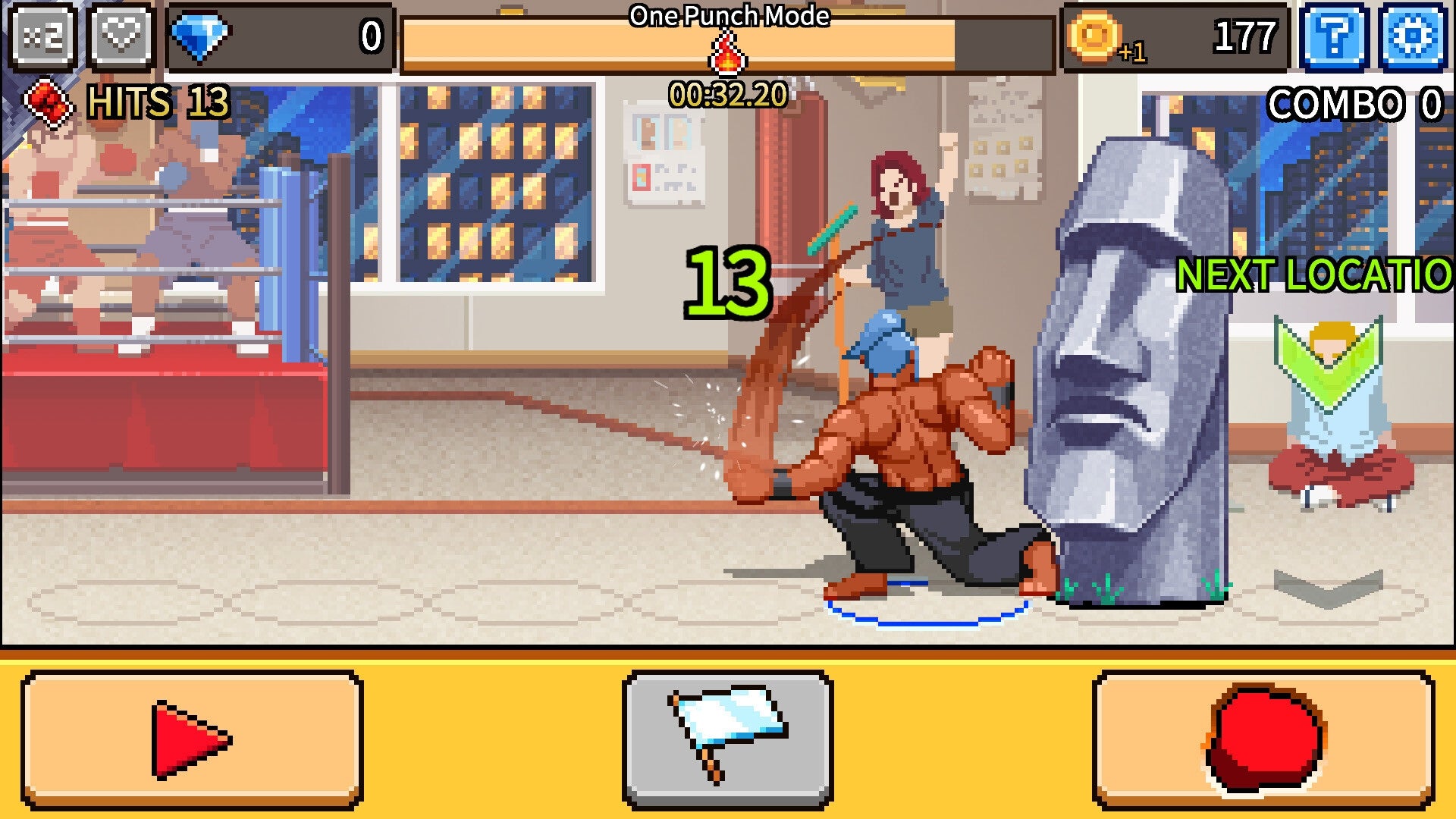
Task: Click the COMBO counter label
Action: click(1355, 102)
